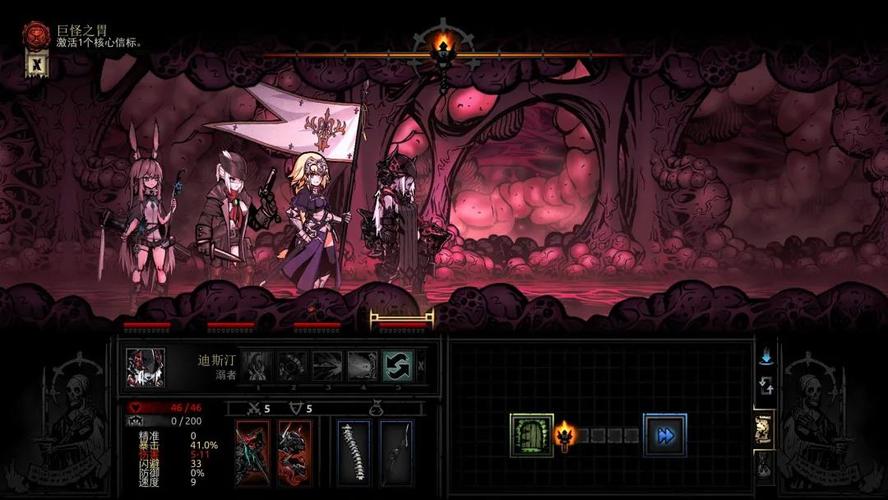888x500 pixels.
Task: Open the portrait of hero 迪斯汀
Action: point(145,367)
